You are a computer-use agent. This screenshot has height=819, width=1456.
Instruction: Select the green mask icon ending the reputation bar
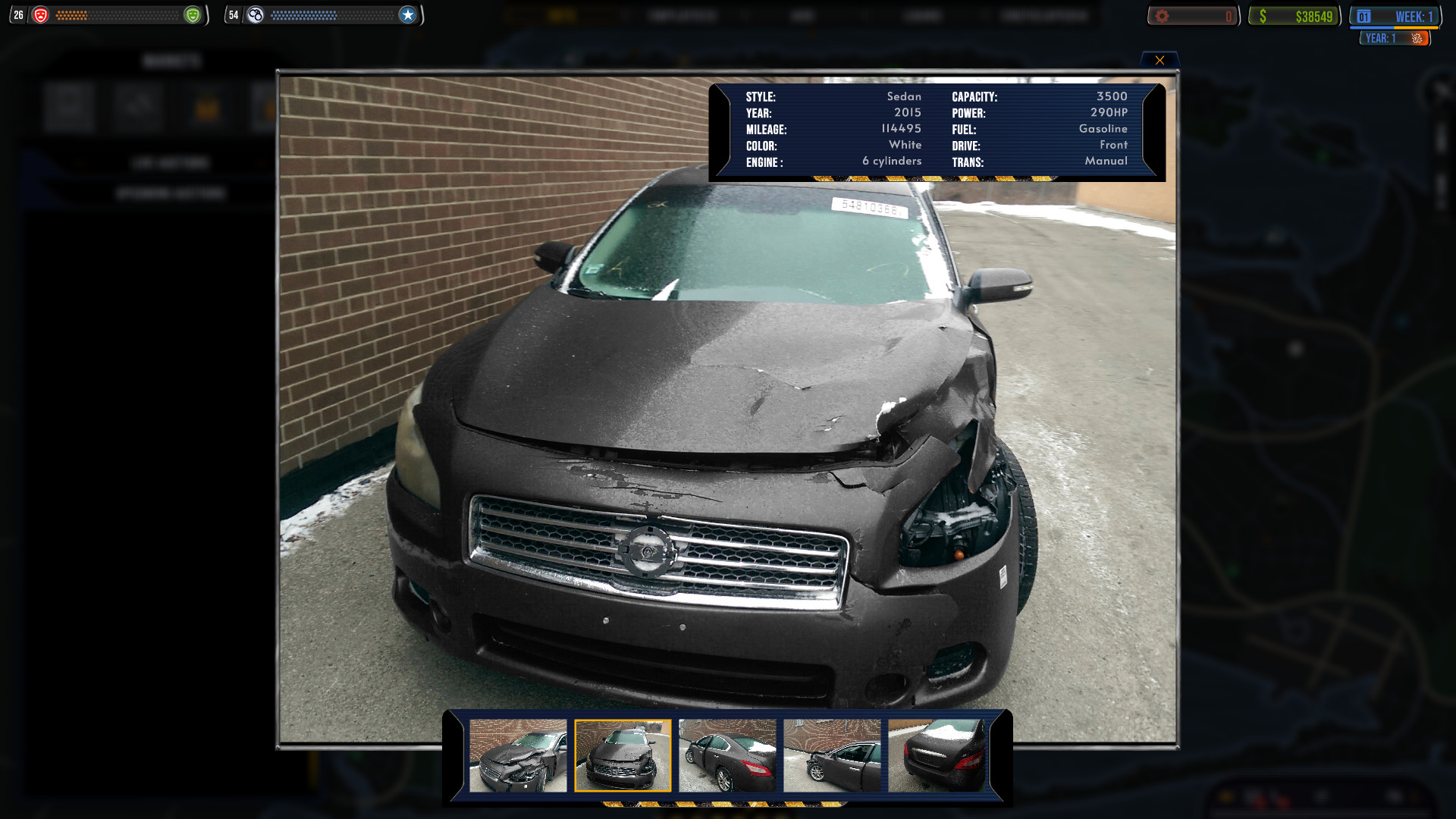193,14
